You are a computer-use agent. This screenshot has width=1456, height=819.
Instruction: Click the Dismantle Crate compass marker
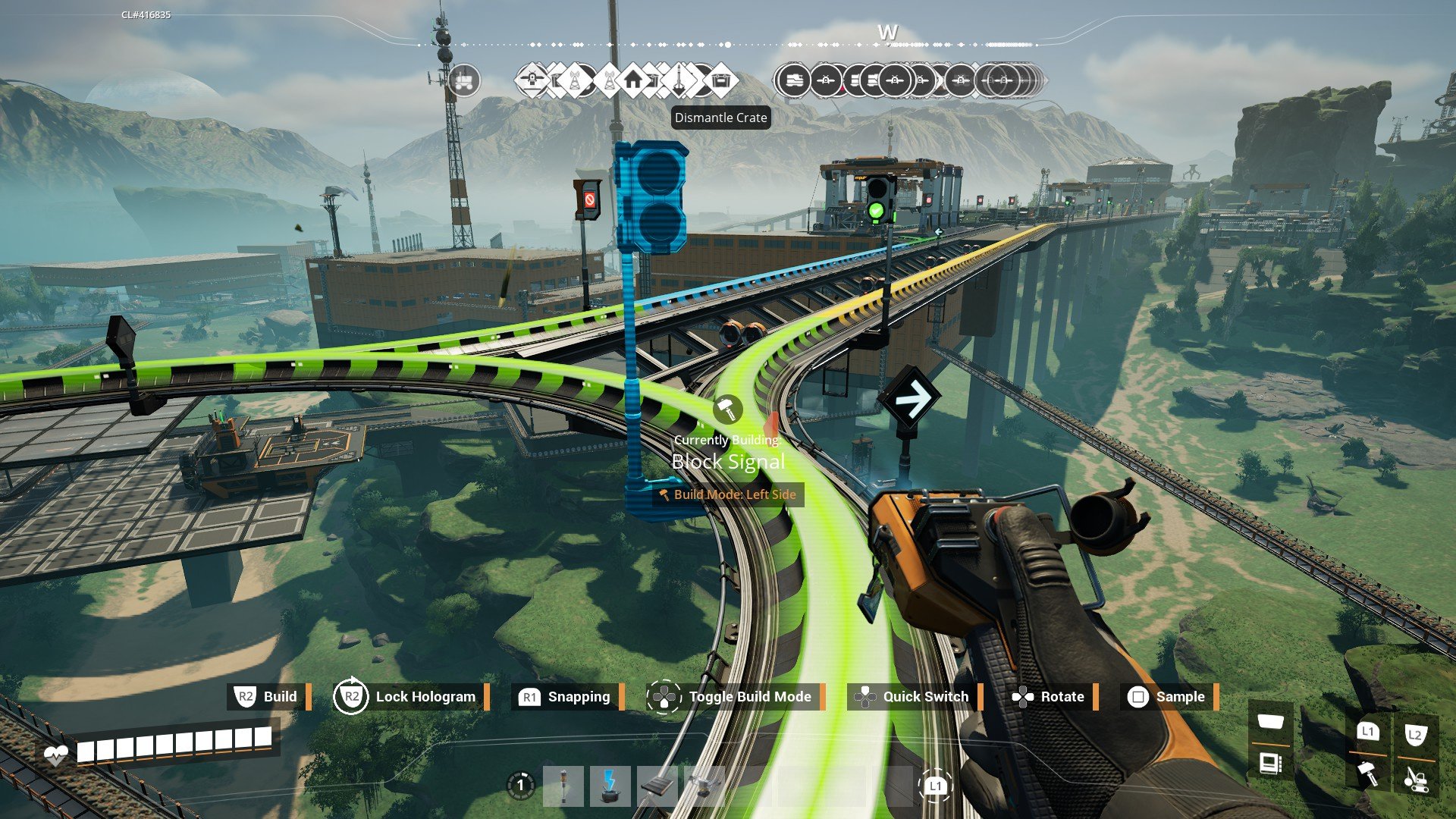(720, 80)
